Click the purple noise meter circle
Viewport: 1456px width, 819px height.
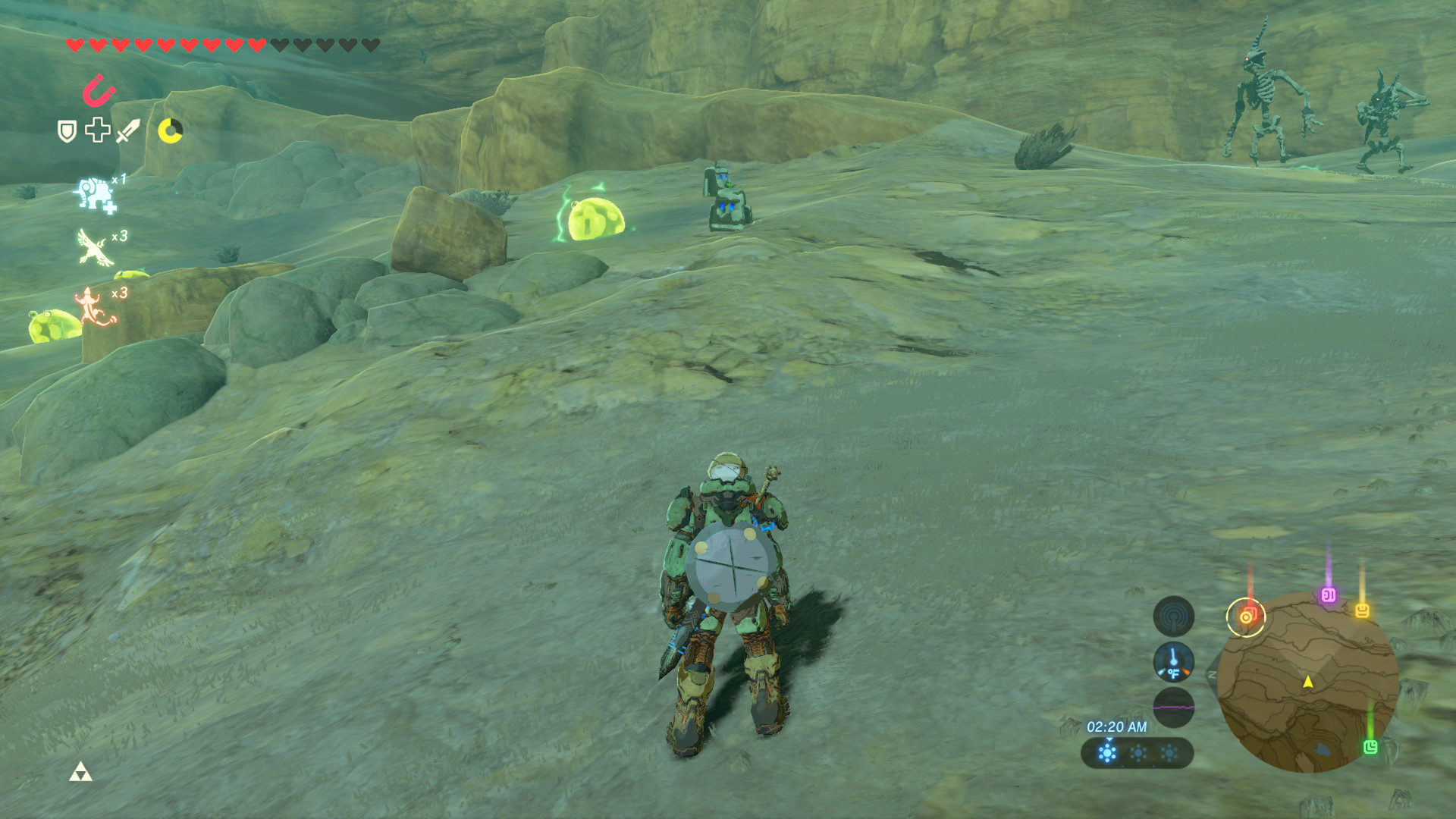[x=1173, y=708]
